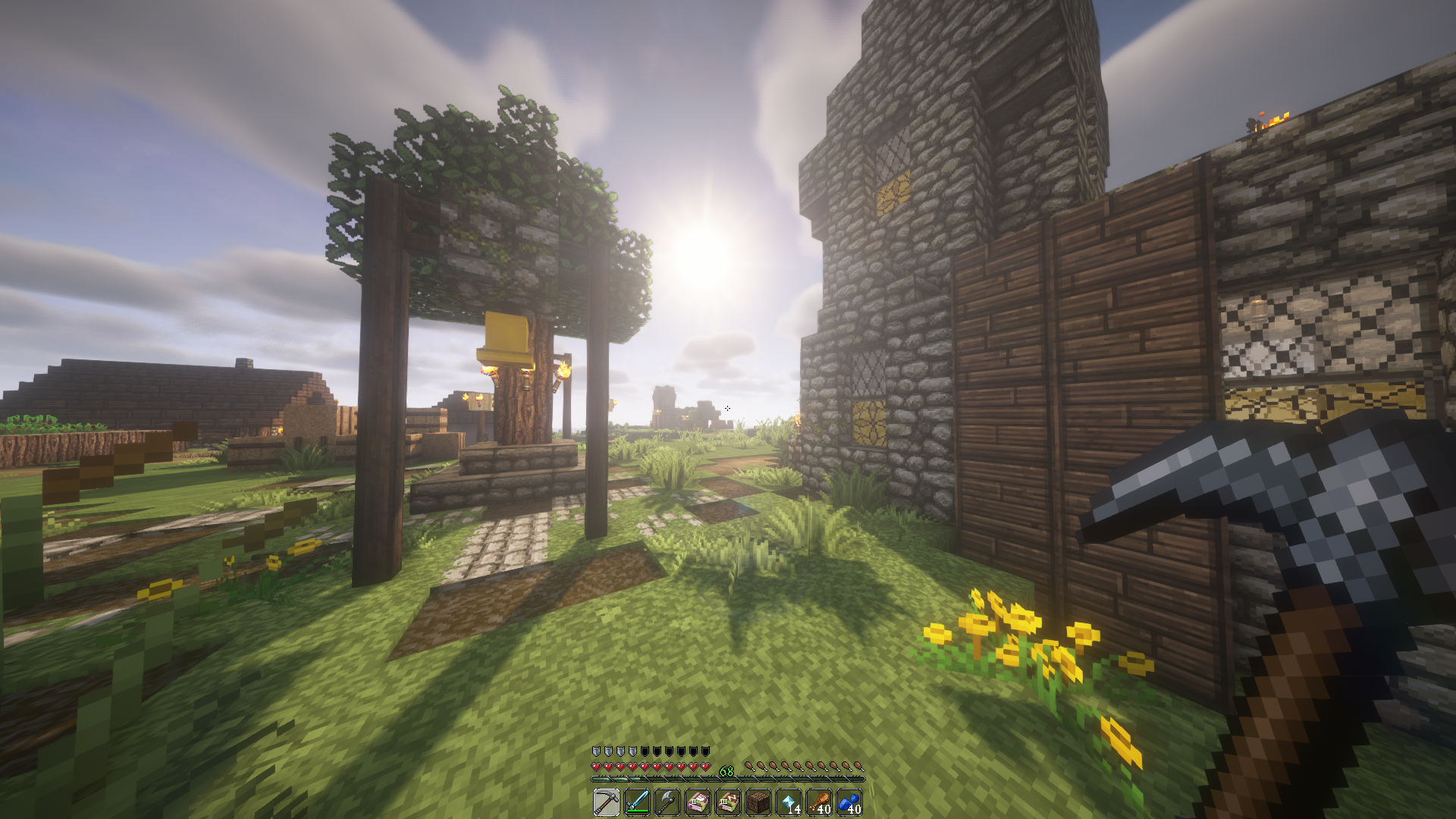Select the wooden crafting block in the hotbar
Image resolution: width=1456 pixels, height=819 pixels.
coord(758,803)
